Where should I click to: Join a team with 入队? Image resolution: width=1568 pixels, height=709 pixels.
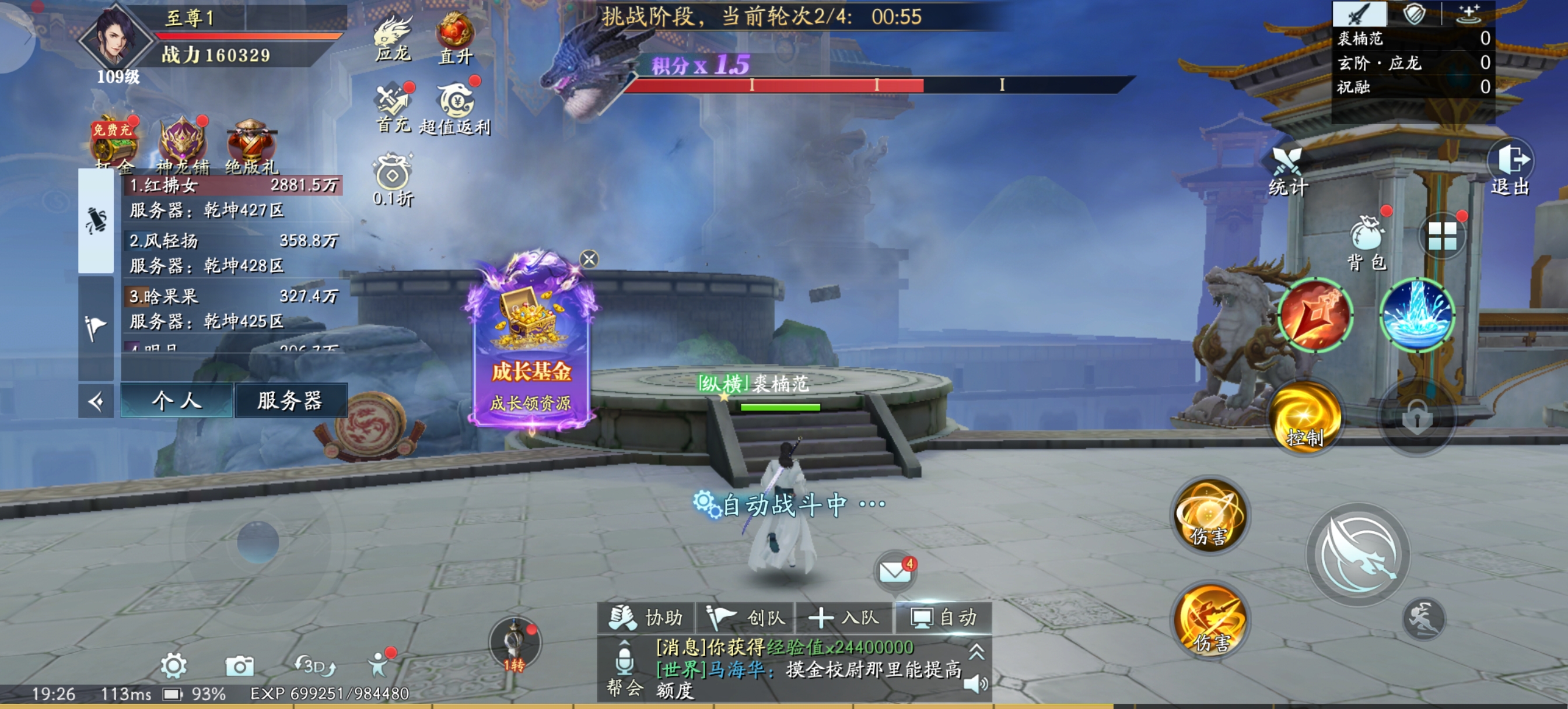[x=844, y=617]
